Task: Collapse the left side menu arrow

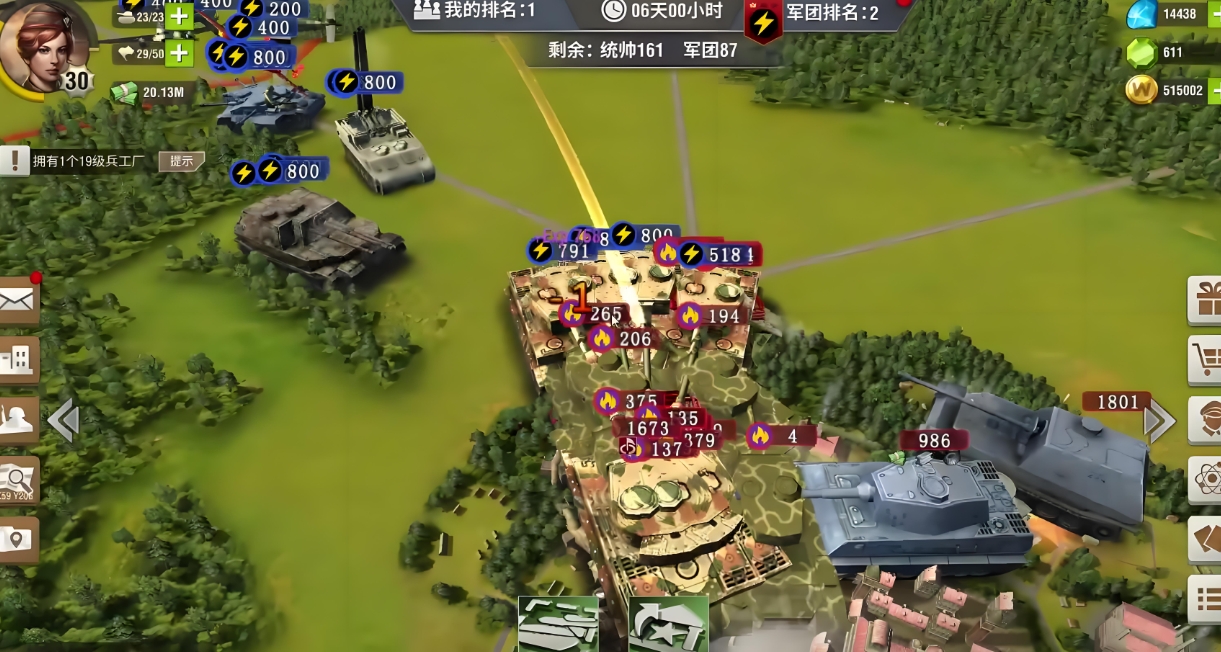Action: 63,421
